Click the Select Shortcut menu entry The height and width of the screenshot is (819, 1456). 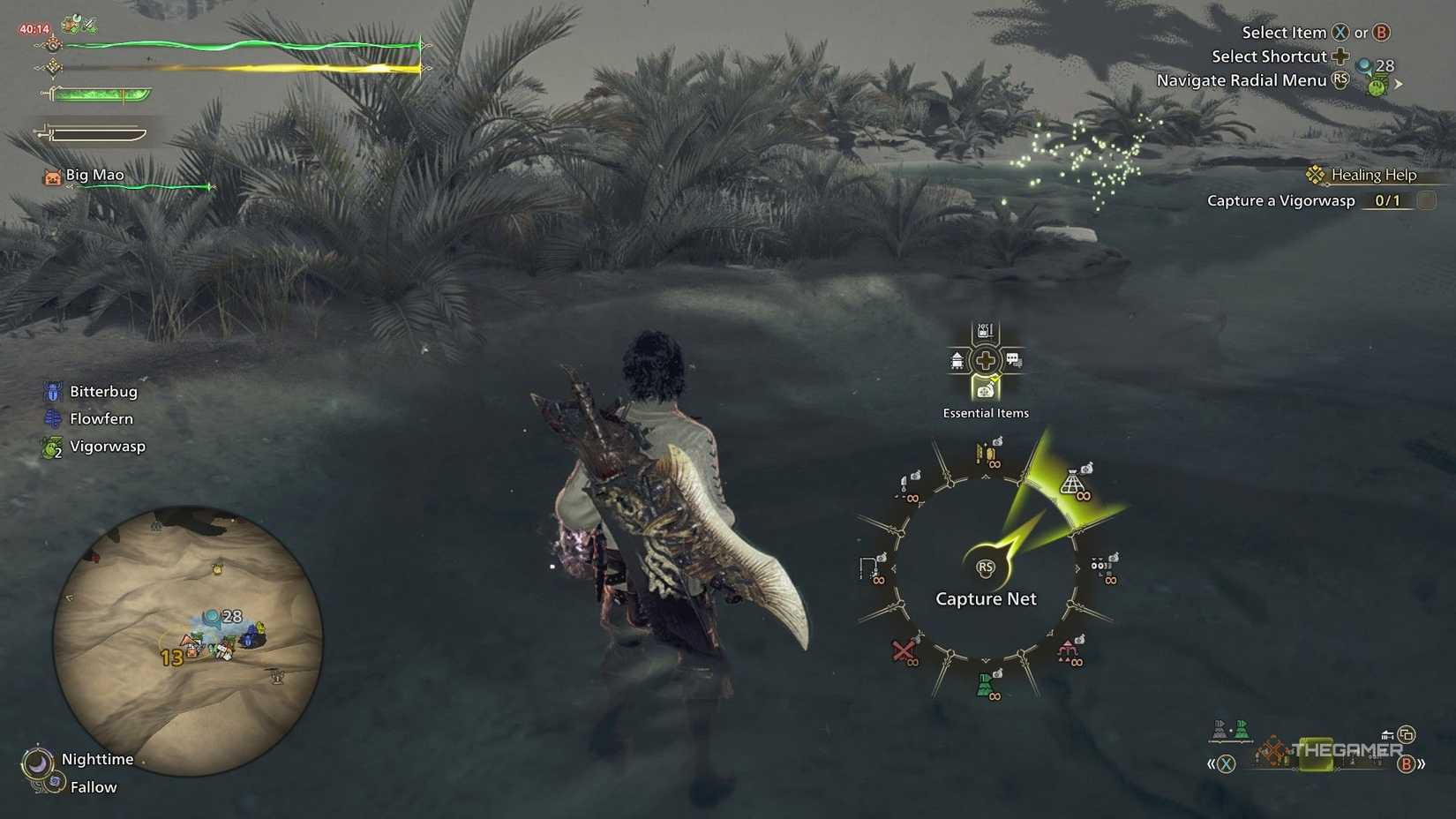(x=1271, y=56)
